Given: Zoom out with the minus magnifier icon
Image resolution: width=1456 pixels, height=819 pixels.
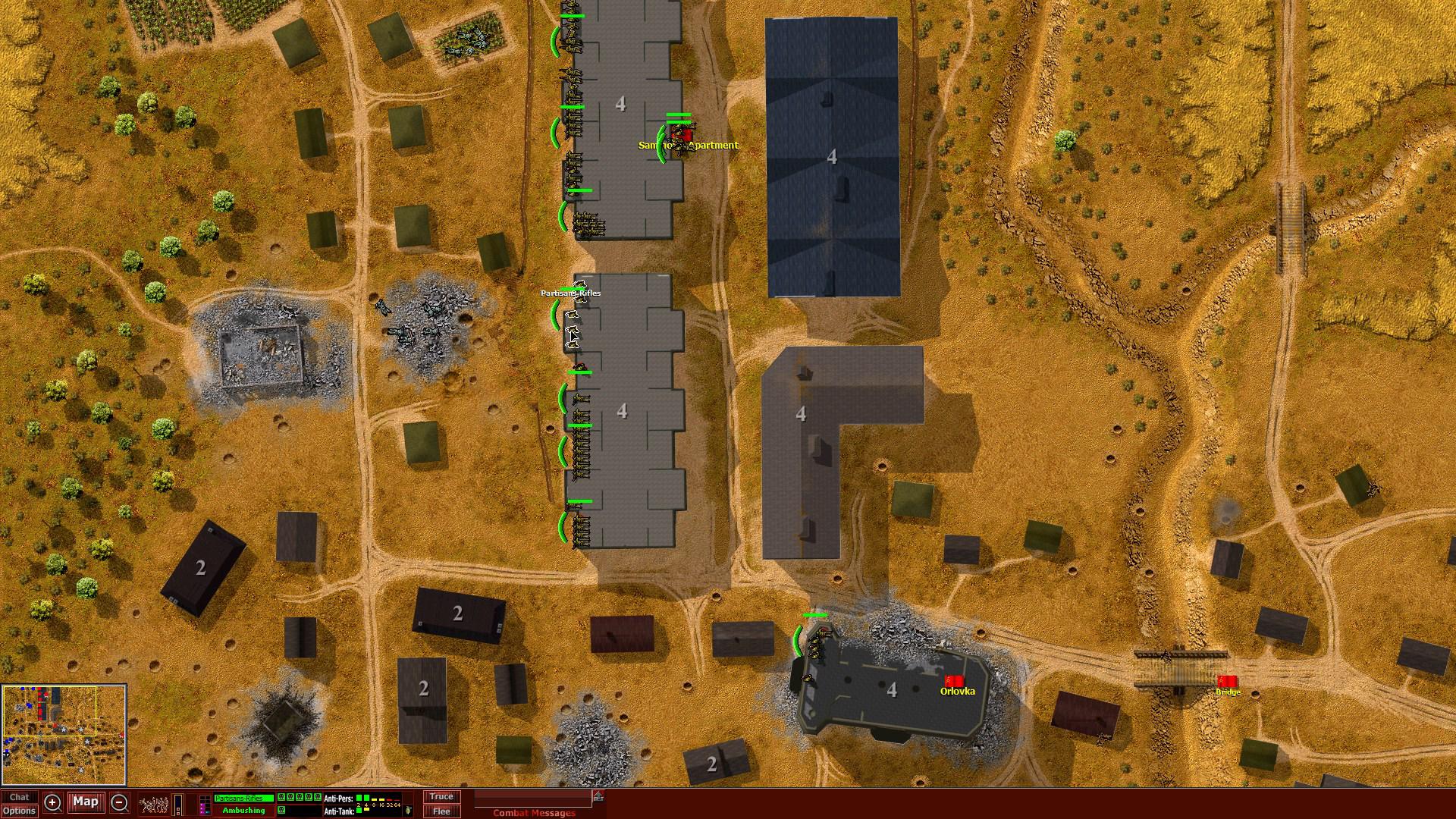Looking at the screenshot, I should pyautogui.click(x=119, y=801).
